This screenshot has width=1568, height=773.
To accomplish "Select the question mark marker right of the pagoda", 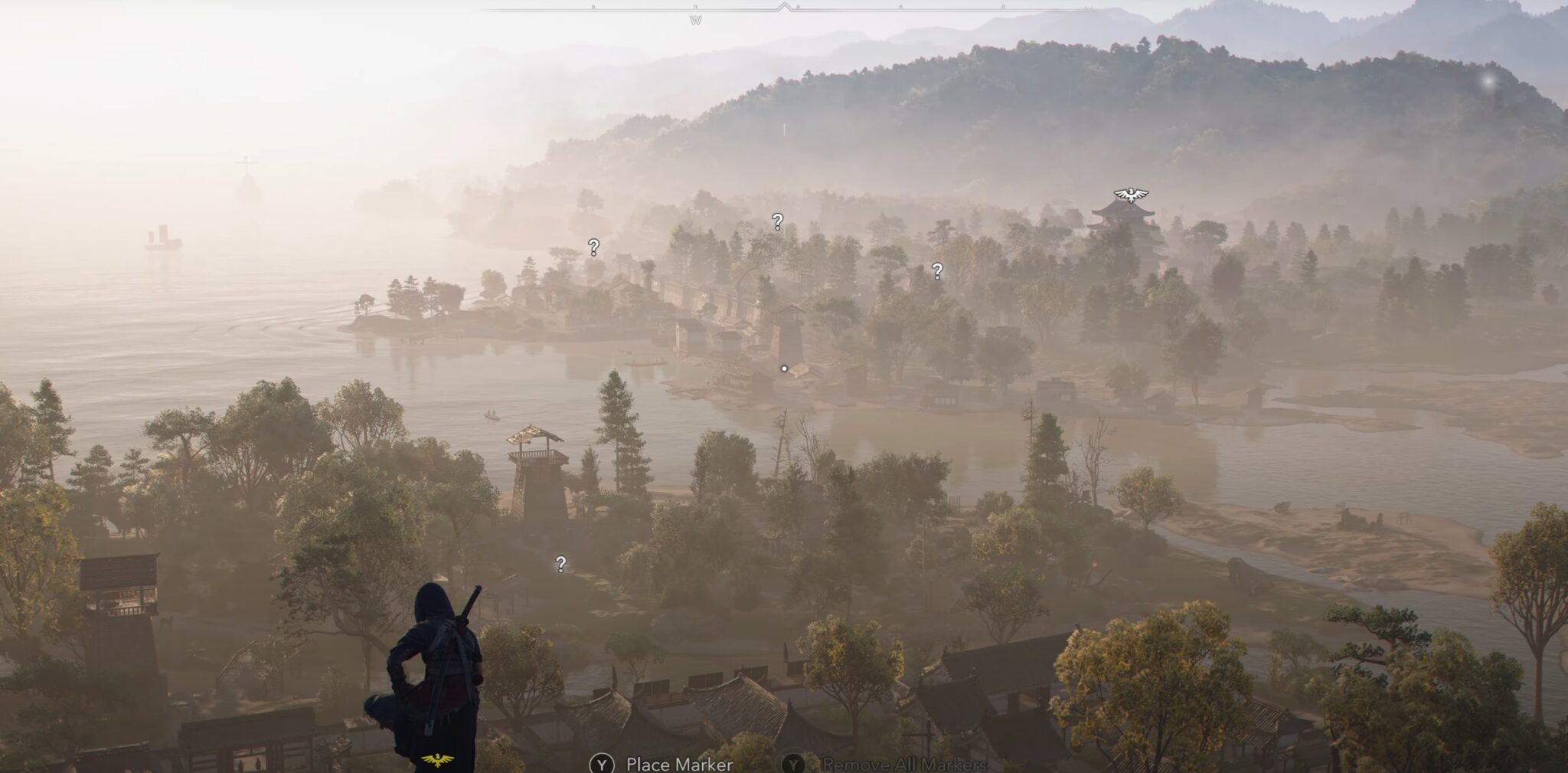I will coord(936,270).
